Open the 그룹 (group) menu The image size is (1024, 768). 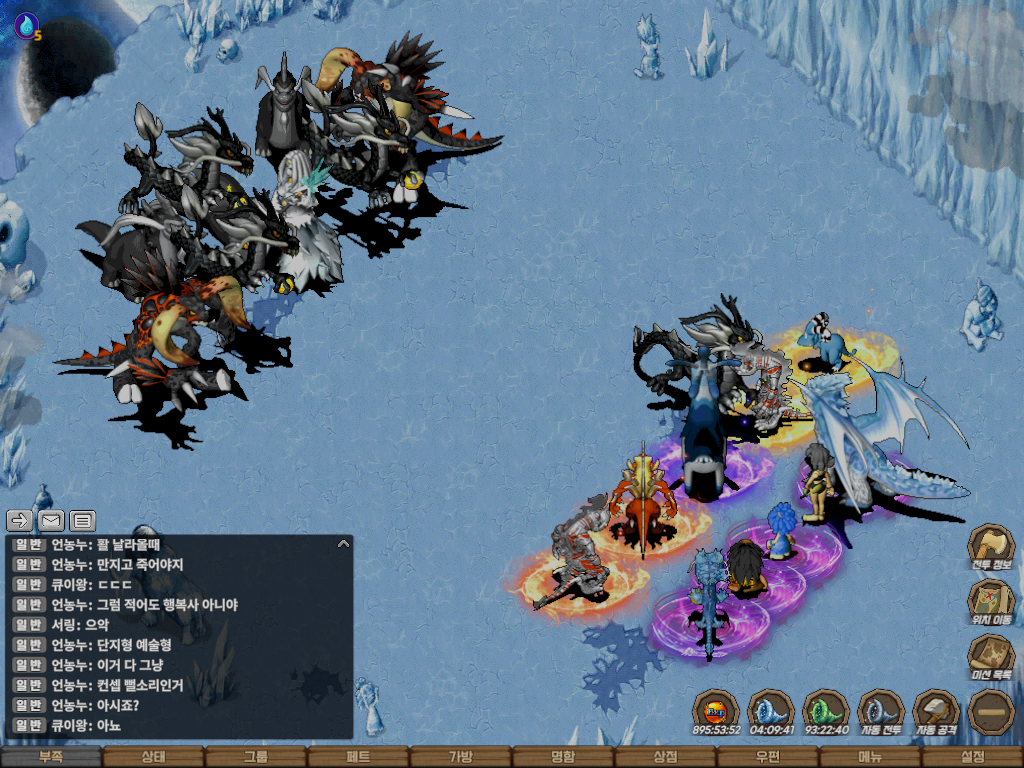(x=255, y=758)
